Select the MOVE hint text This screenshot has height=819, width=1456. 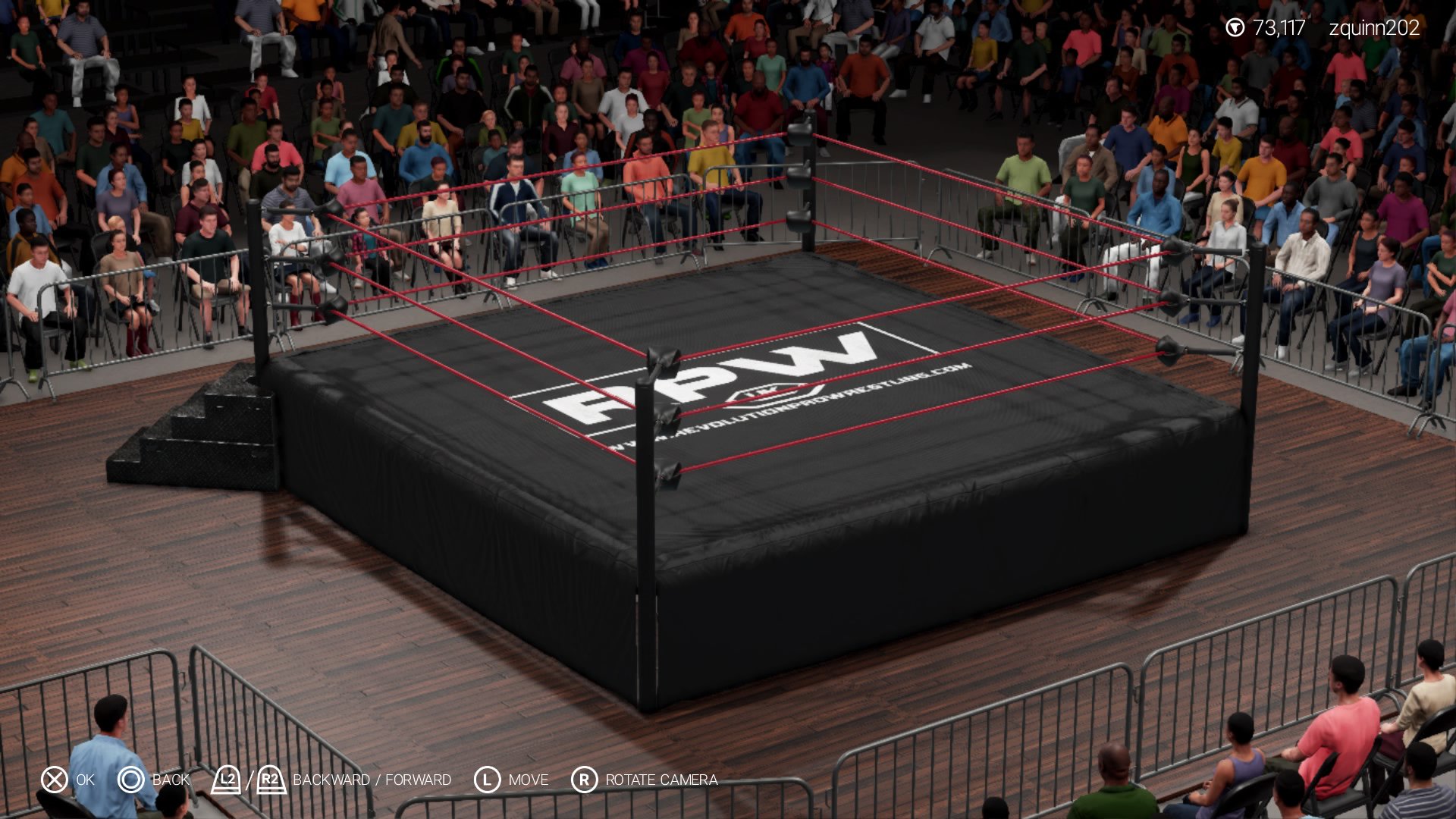(x=529, y=779)
